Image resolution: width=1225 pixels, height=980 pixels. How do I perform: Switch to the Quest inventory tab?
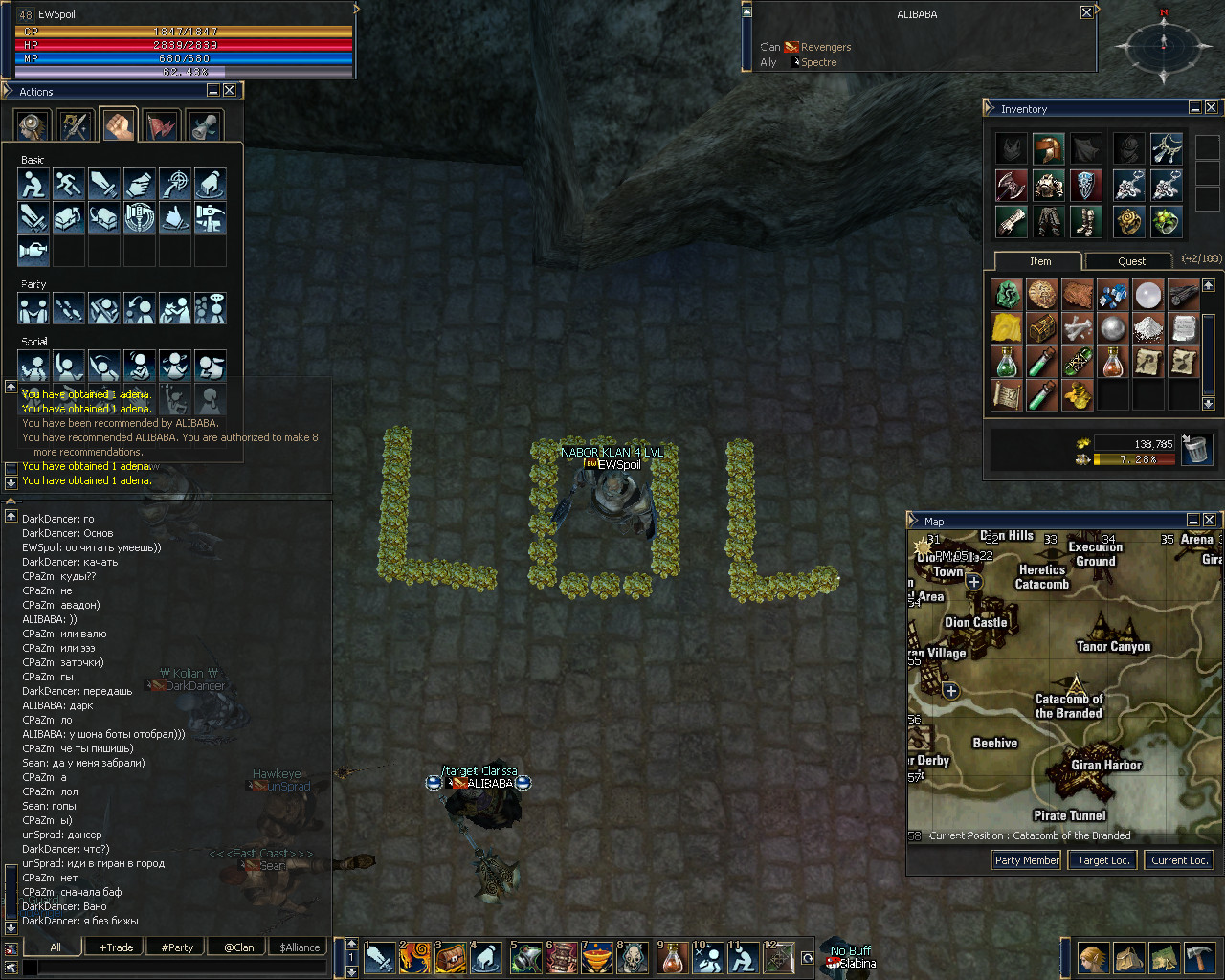(1131, 261)
